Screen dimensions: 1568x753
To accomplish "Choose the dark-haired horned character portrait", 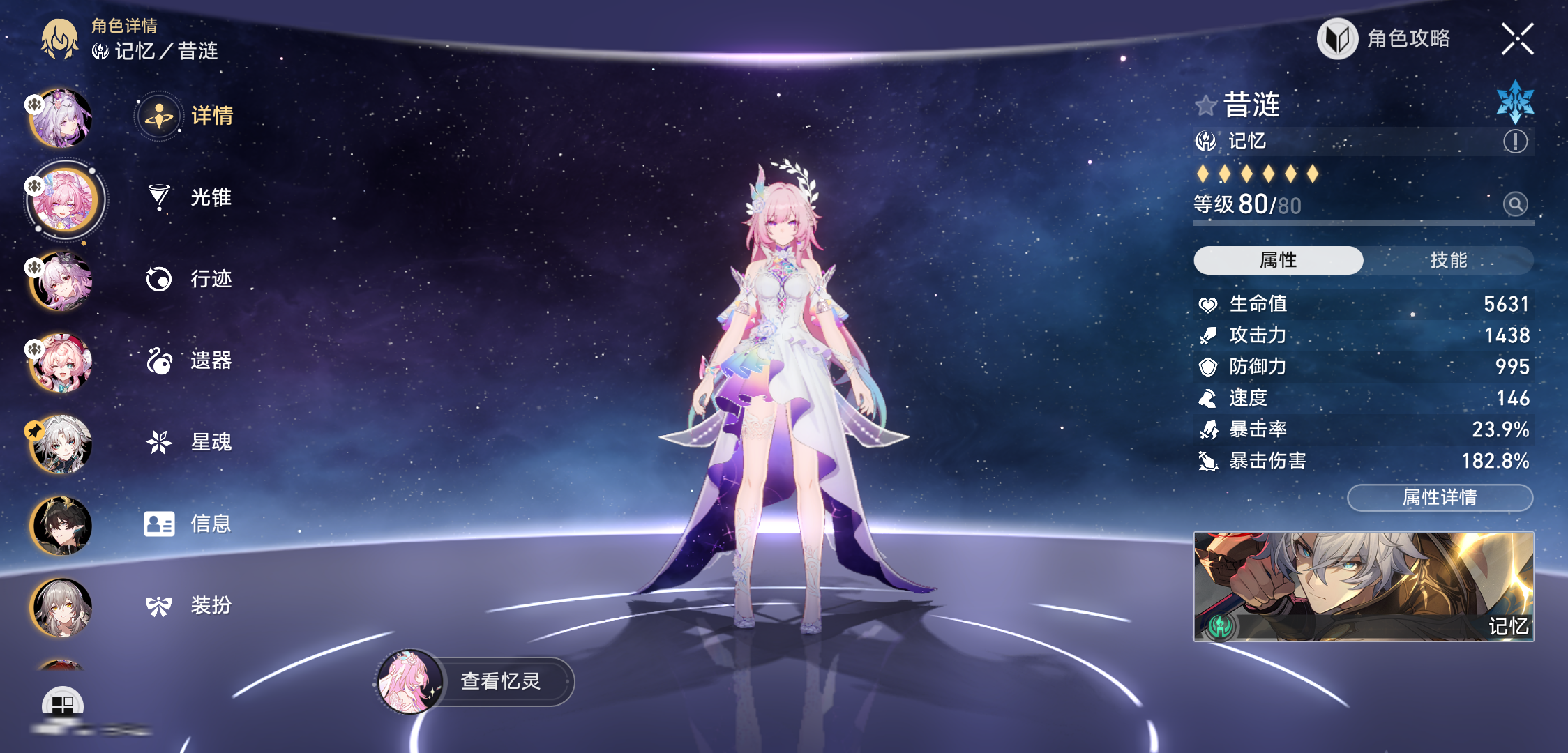I will click(61, 526).
